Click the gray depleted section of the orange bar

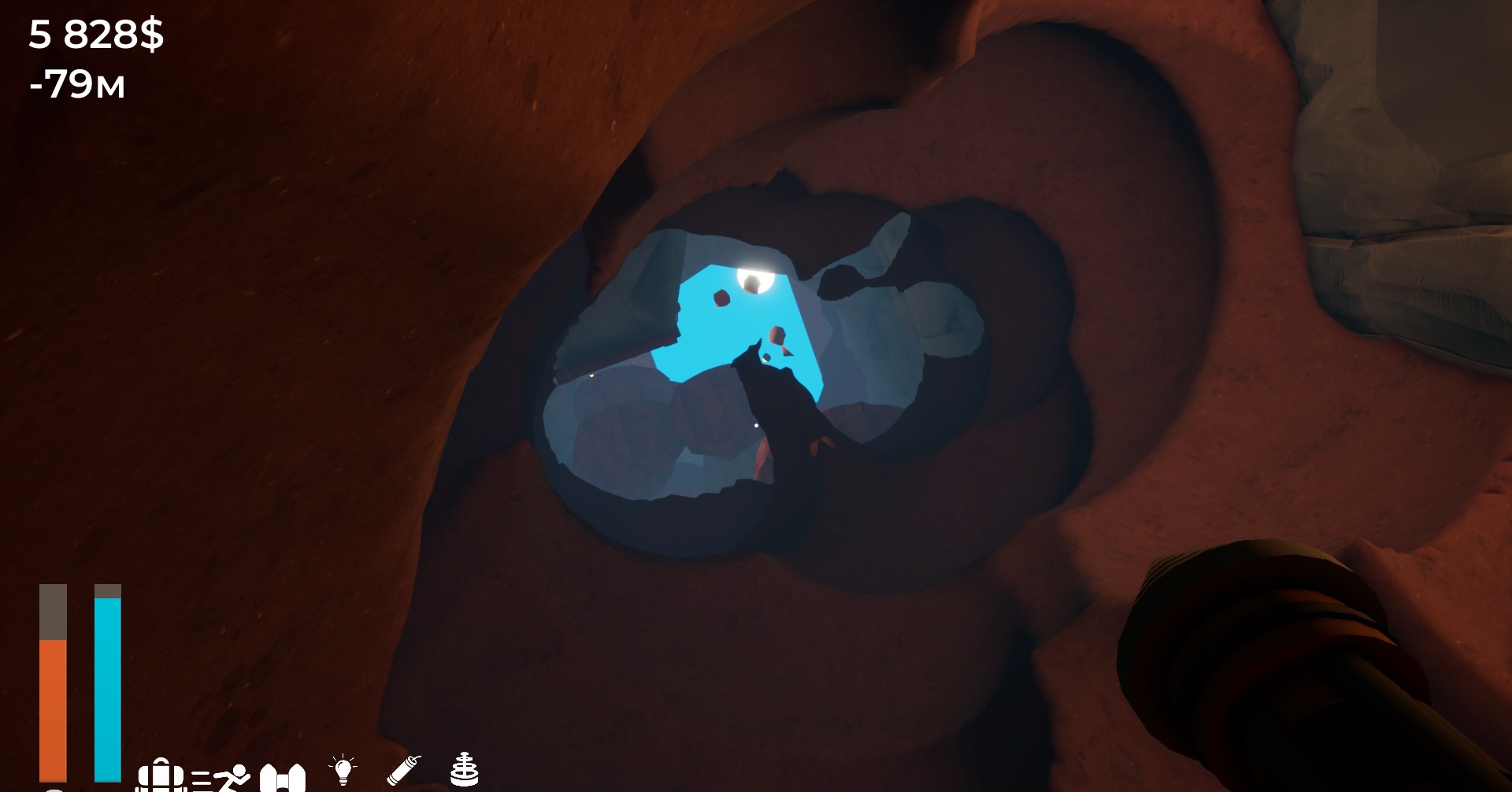tap(53, 610)
